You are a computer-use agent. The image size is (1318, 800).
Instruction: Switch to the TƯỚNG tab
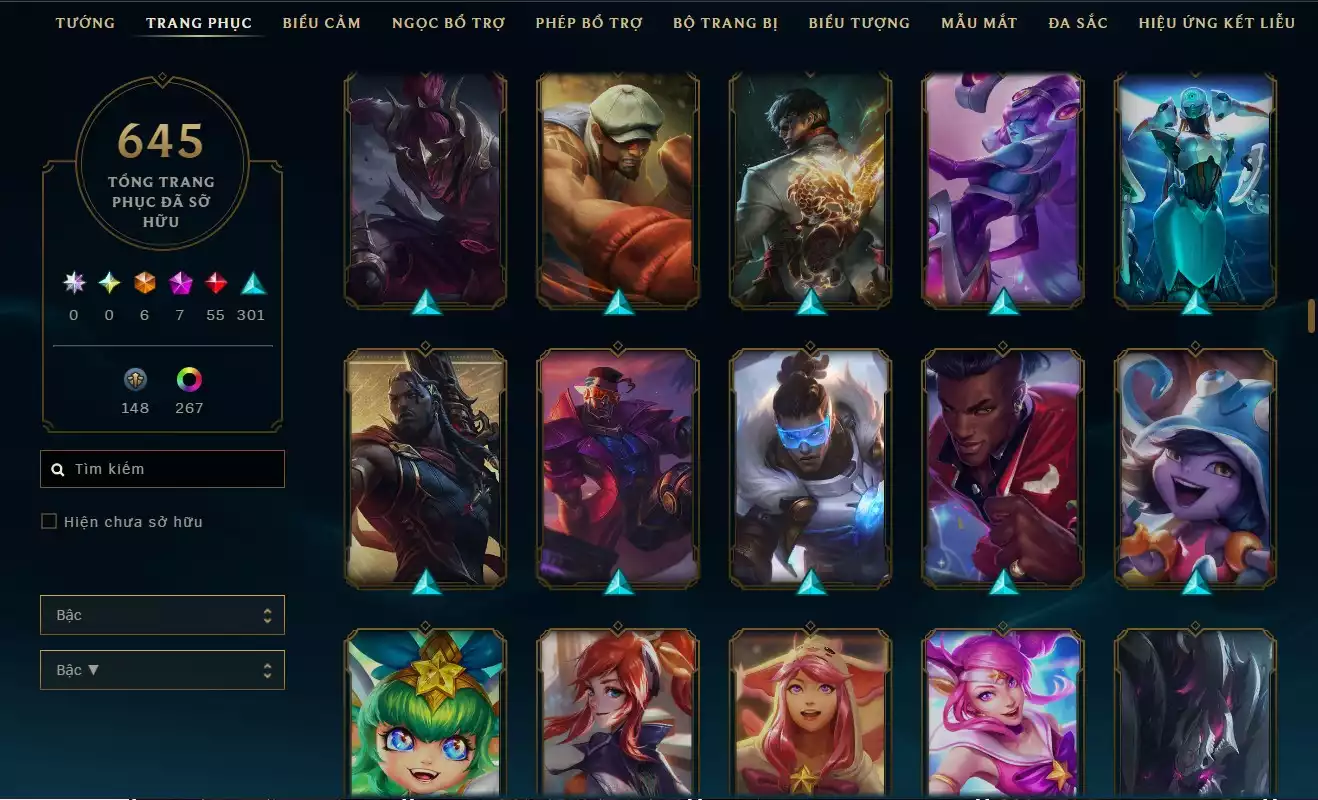tap(86, 22)
